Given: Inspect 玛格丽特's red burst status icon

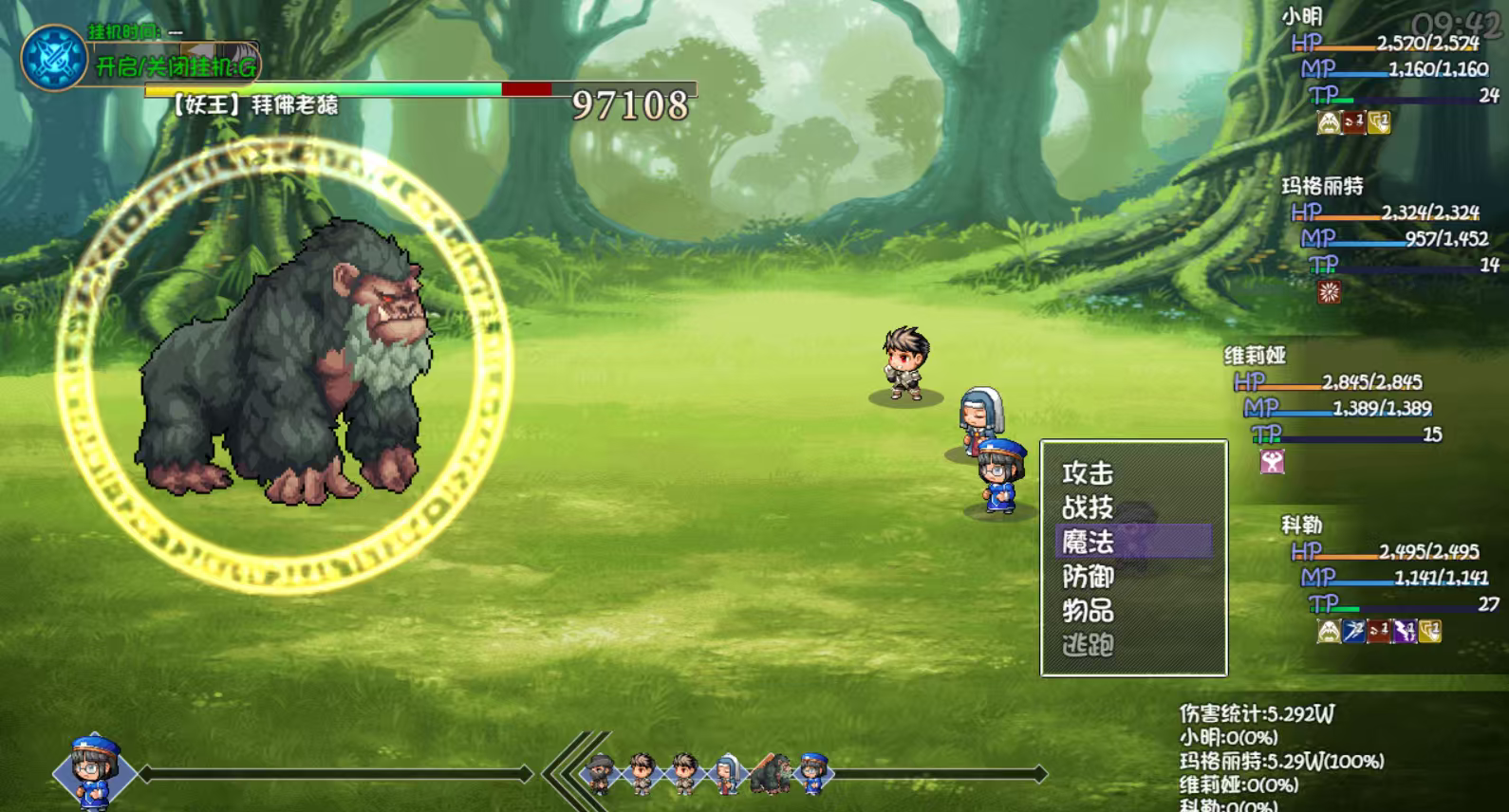Looking at the screenshot, I should [x=1329, y=292].
